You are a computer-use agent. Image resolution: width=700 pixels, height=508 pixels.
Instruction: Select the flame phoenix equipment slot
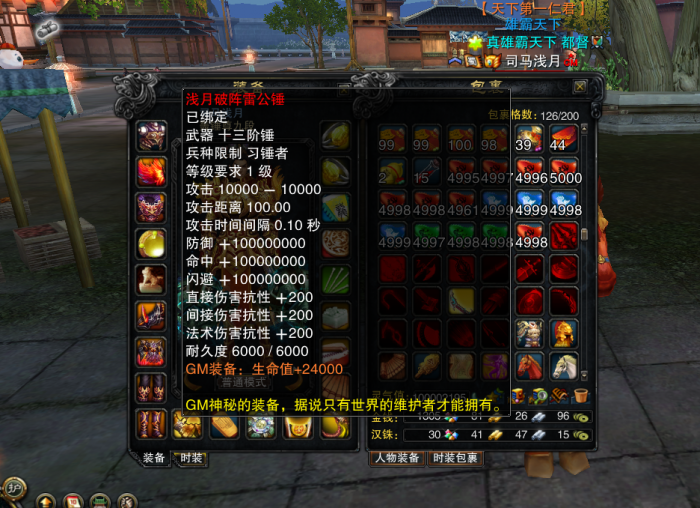tap(151, 171)
